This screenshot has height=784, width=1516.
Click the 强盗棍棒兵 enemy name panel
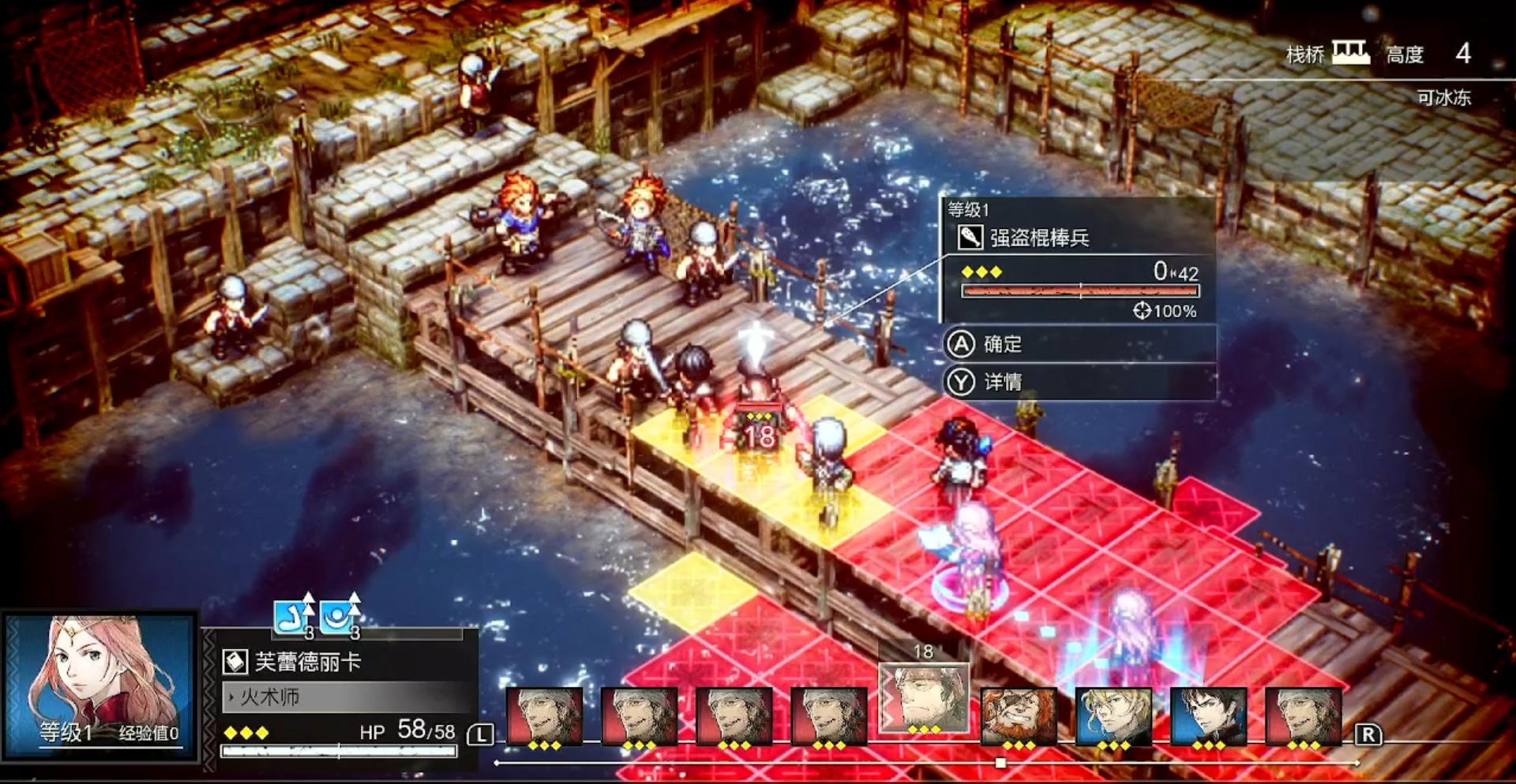click(1079, 237)
